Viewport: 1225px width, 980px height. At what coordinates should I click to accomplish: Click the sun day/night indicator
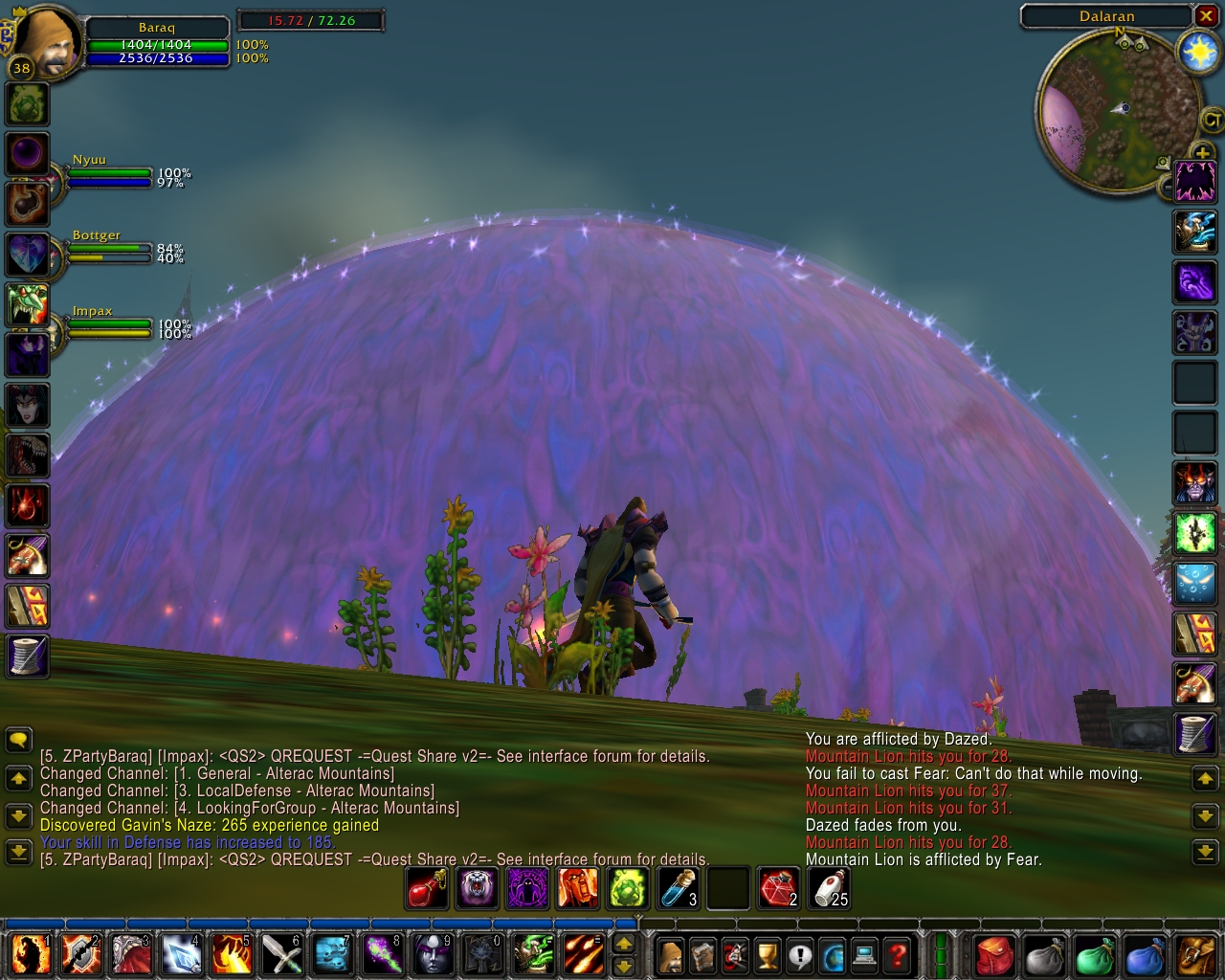(x=1198, y=51)
